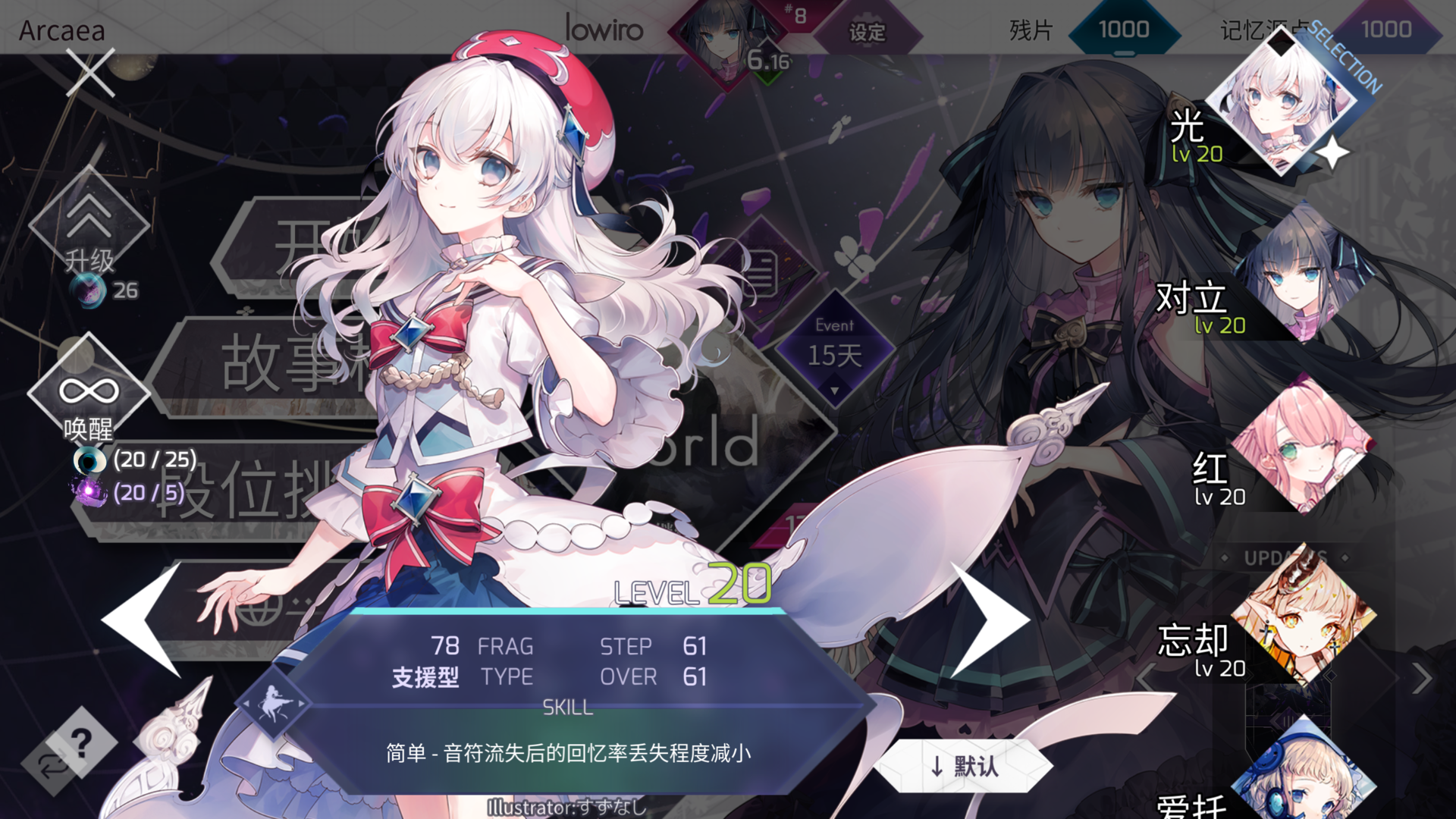Open the ↓默认 sort dropdown
This screenshot has height=819, width=1456.
pos(965,766)
